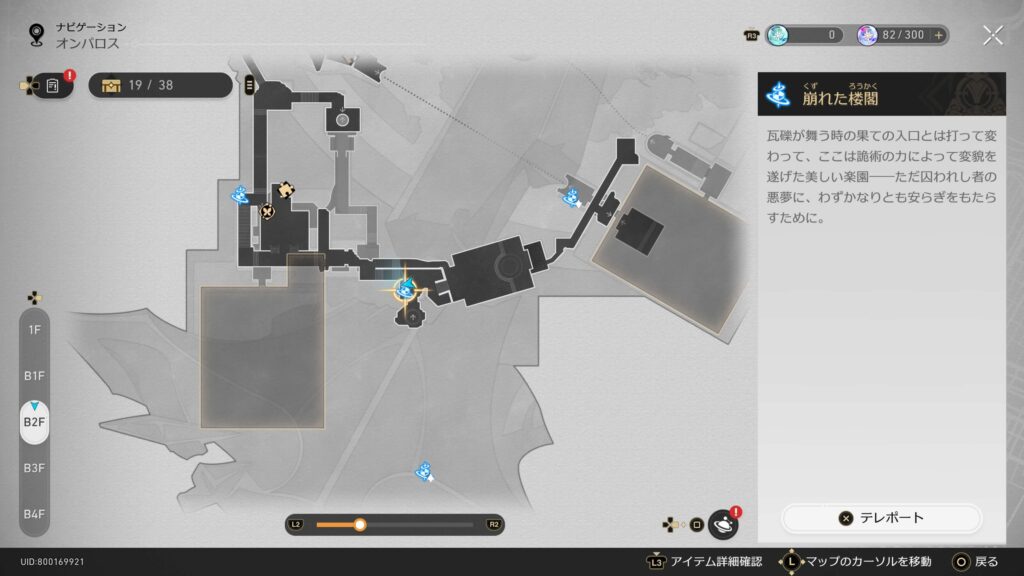Switch to the 1F floor
This screenshot has height=576, width=1024.
(x=35, y=329)
